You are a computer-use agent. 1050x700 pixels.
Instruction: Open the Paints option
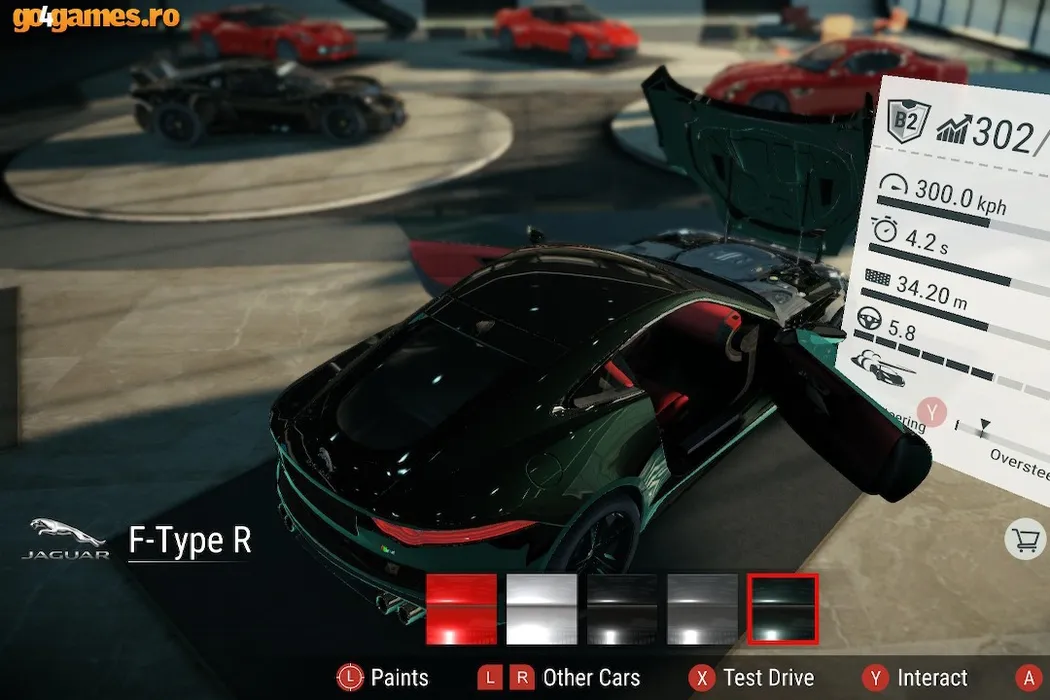tap(382, 678)
